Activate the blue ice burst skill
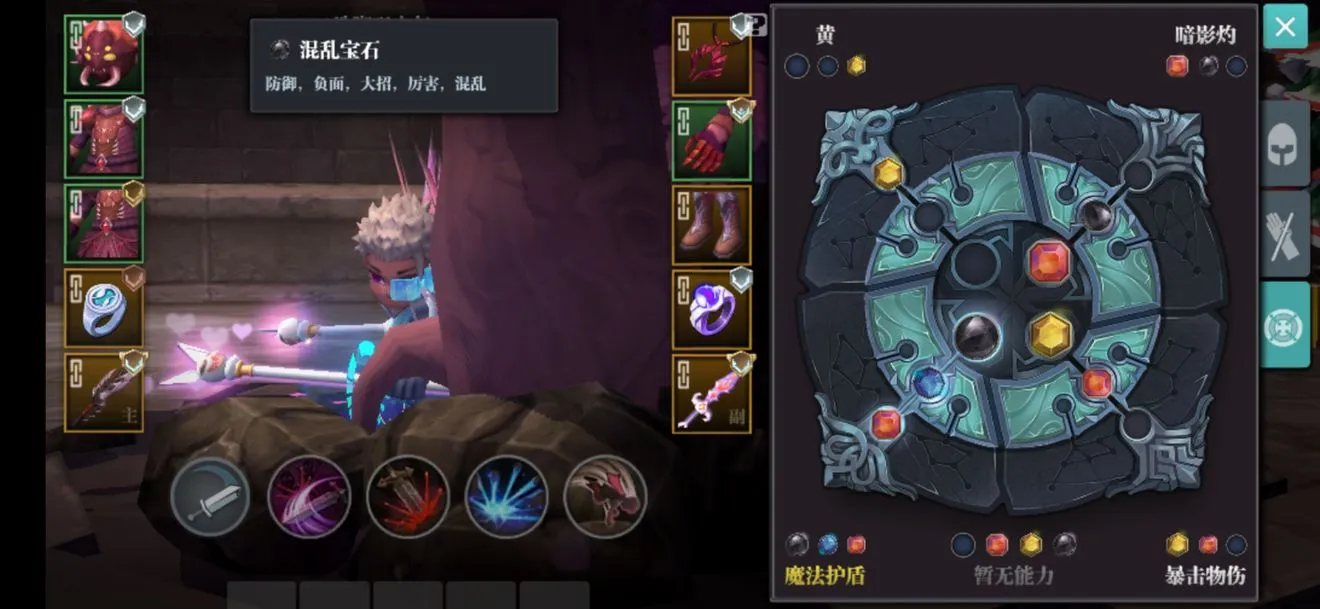This screenshot has width=1320, height=609. 506,497
